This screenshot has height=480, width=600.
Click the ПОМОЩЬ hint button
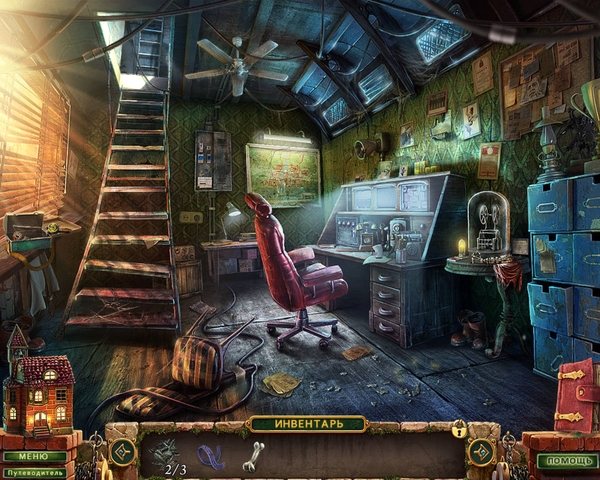coord(566,461)
